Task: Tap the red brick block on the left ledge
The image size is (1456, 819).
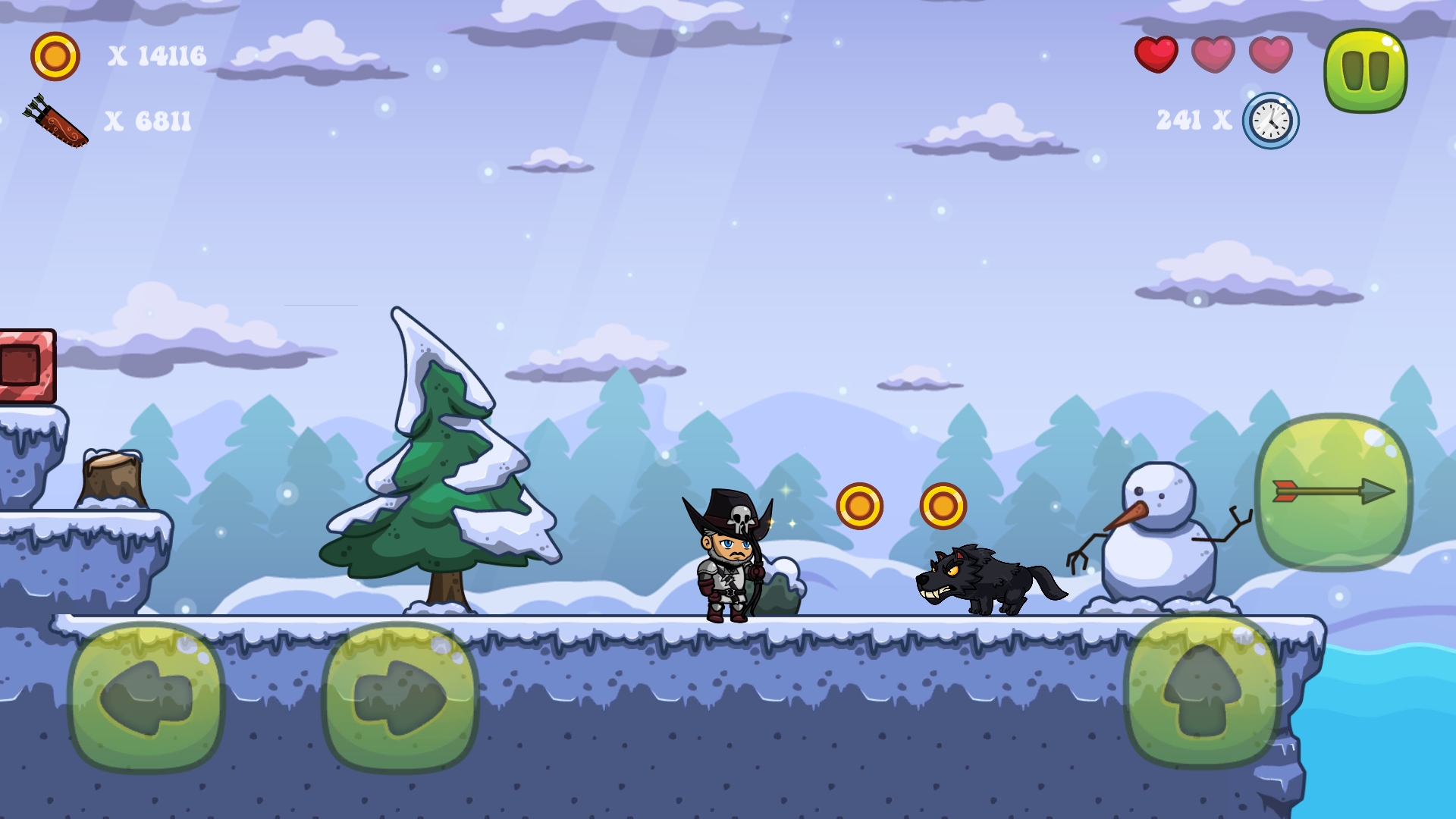Action: click(25, 364)
